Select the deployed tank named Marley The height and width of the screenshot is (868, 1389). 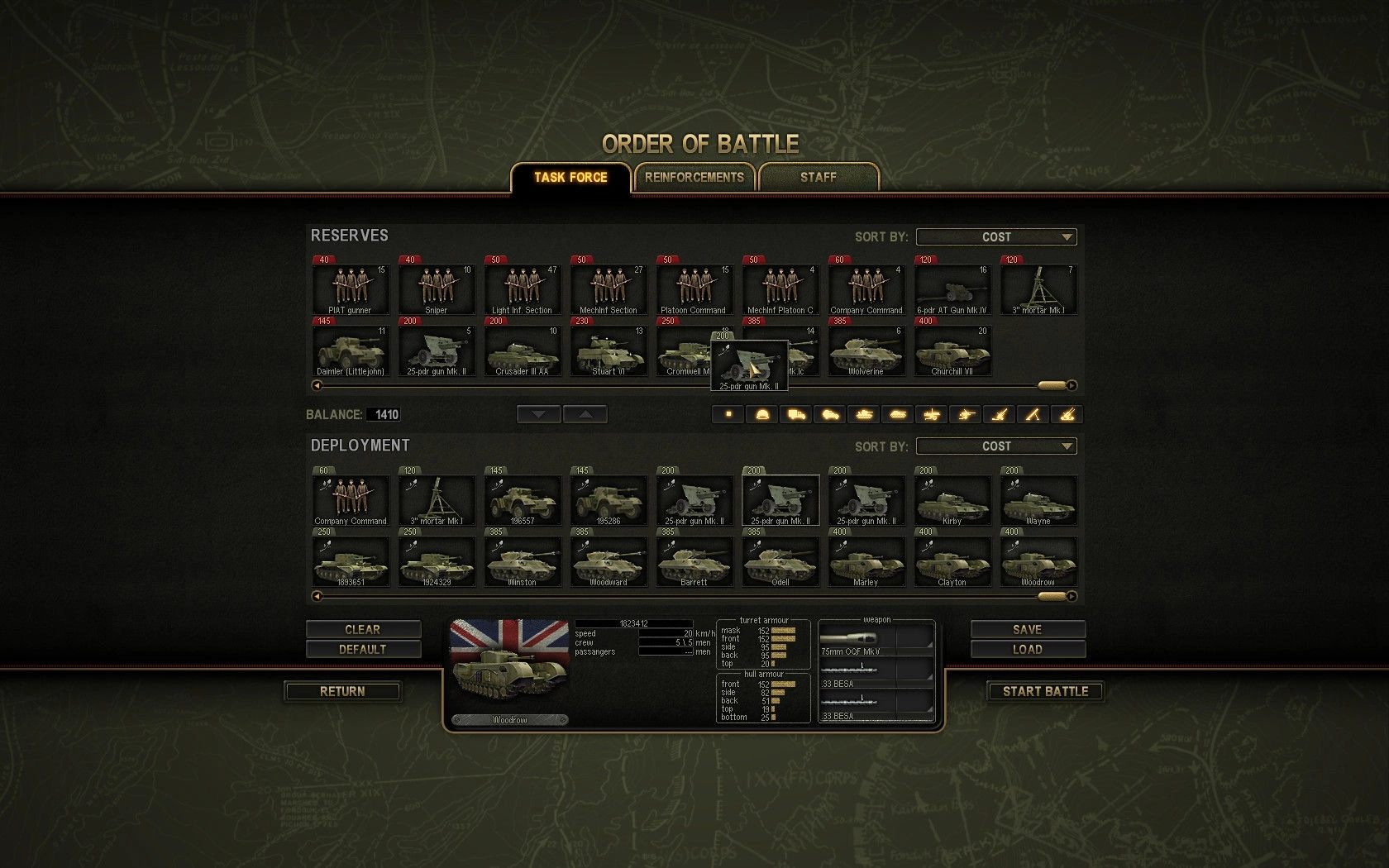(866, 560)
